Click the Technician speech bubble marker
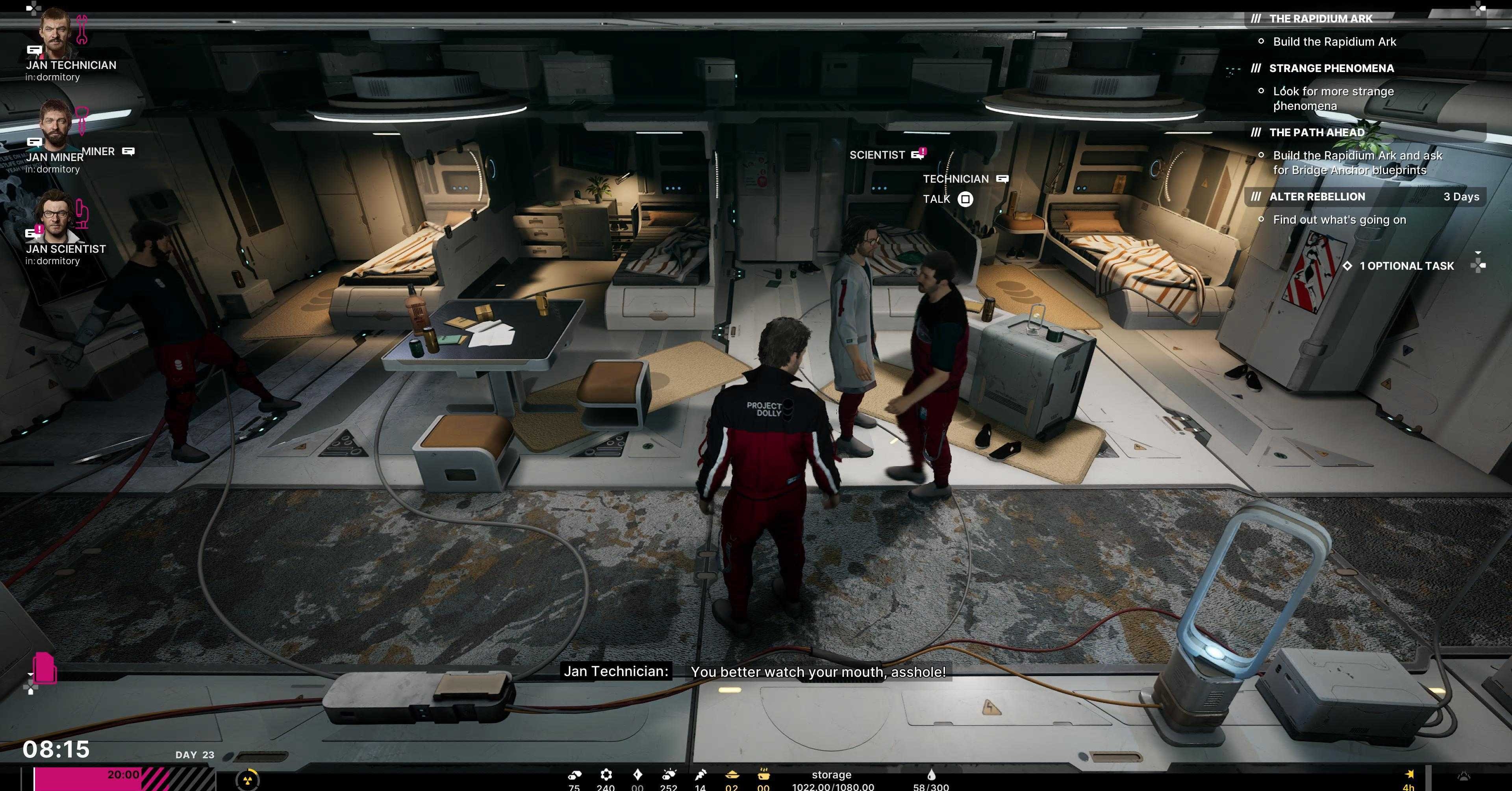 1002,179
